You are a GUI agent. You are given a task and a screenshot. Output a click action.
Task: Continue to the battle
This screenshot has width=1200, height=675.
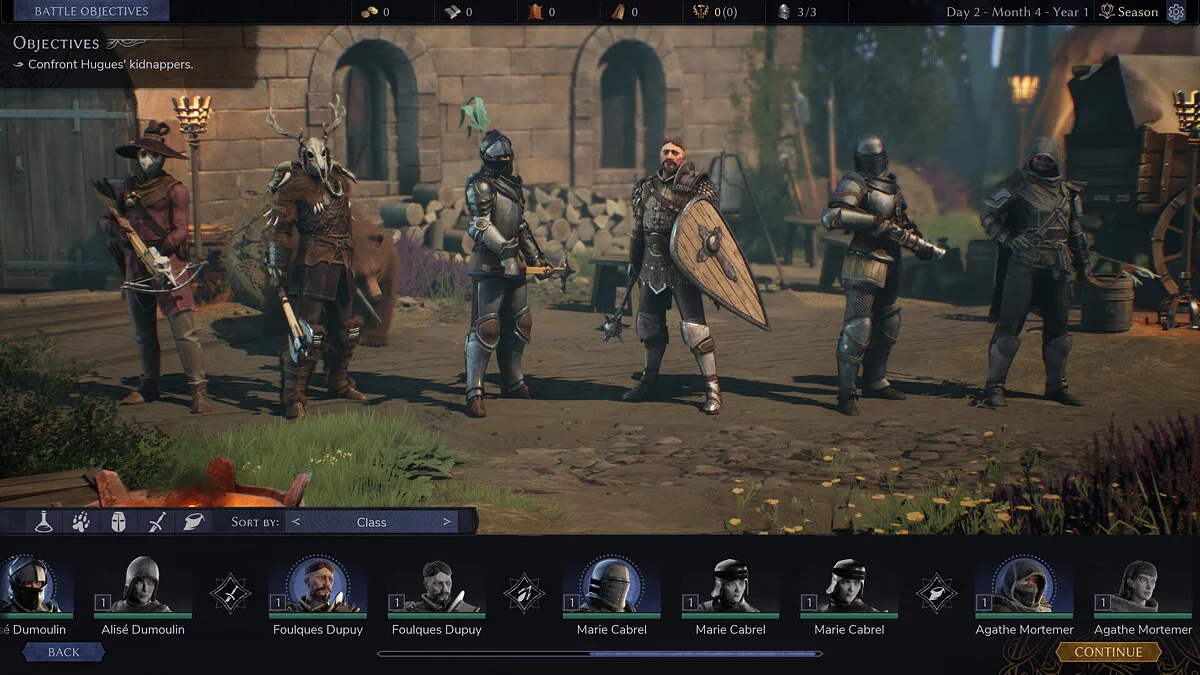pyautogui.click(x=1108, y=652)
